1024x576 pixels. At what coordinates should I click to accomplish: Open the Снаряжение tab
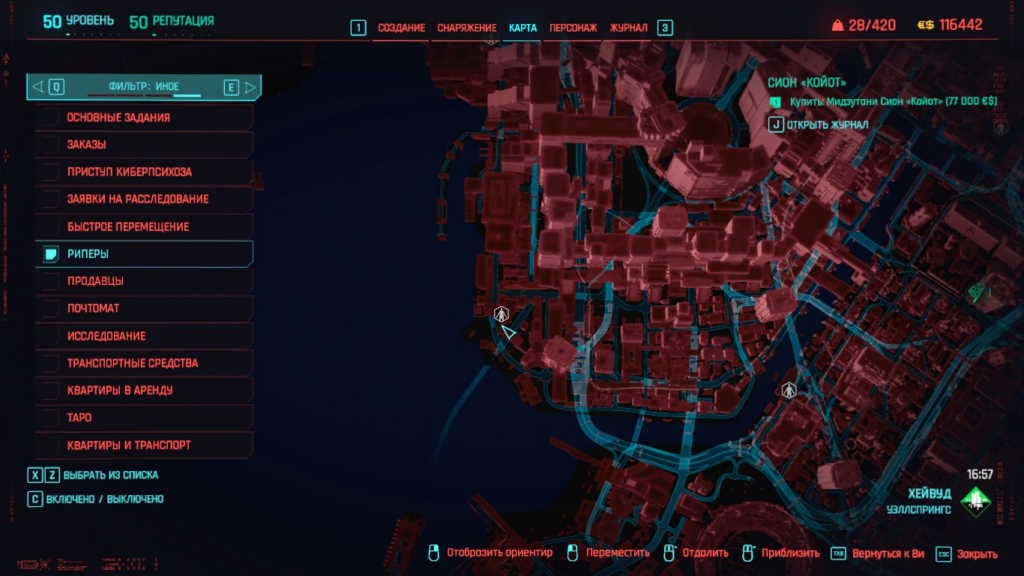466,28
